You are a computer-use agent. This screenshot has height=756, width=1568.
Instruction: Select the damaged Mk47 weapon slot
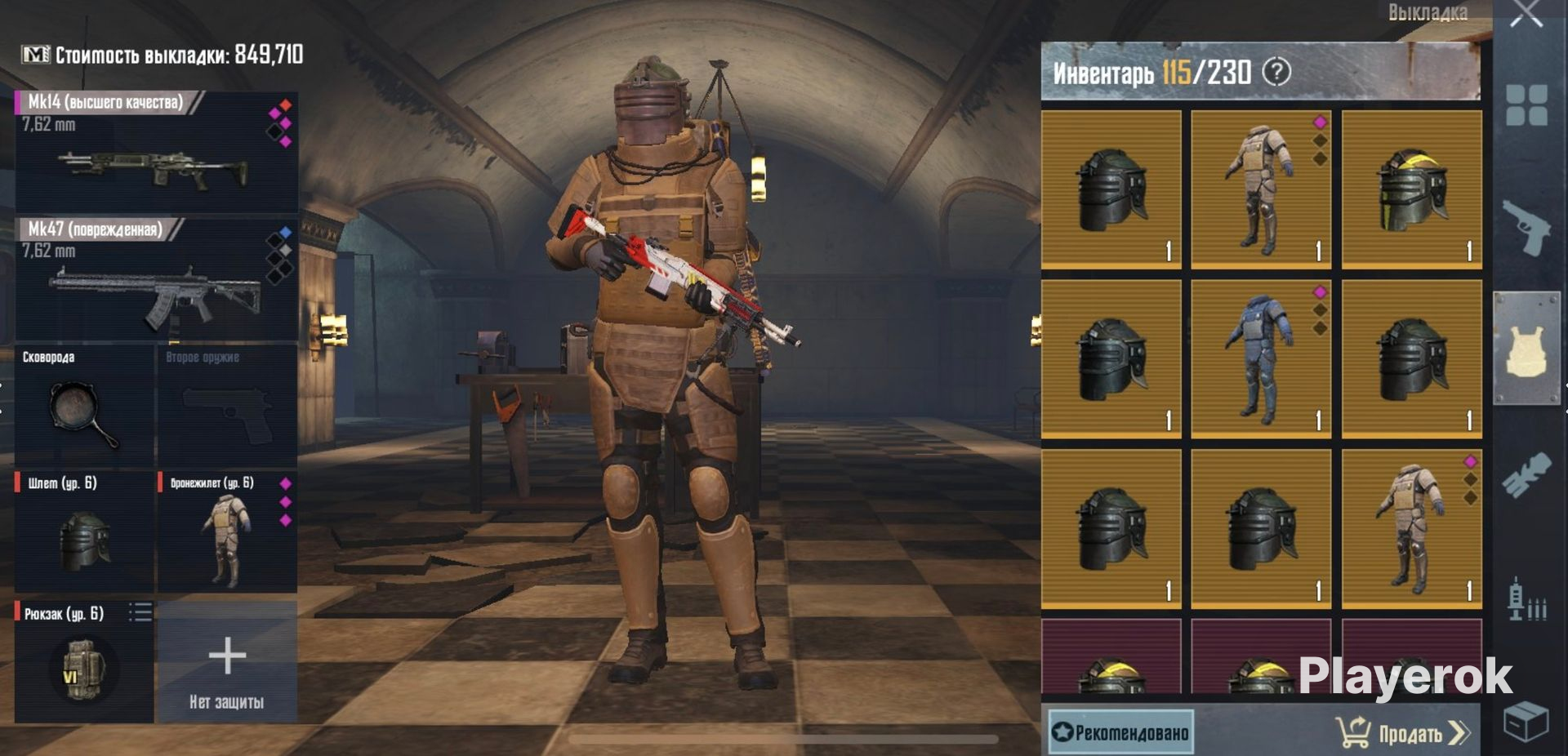[156, 279]
